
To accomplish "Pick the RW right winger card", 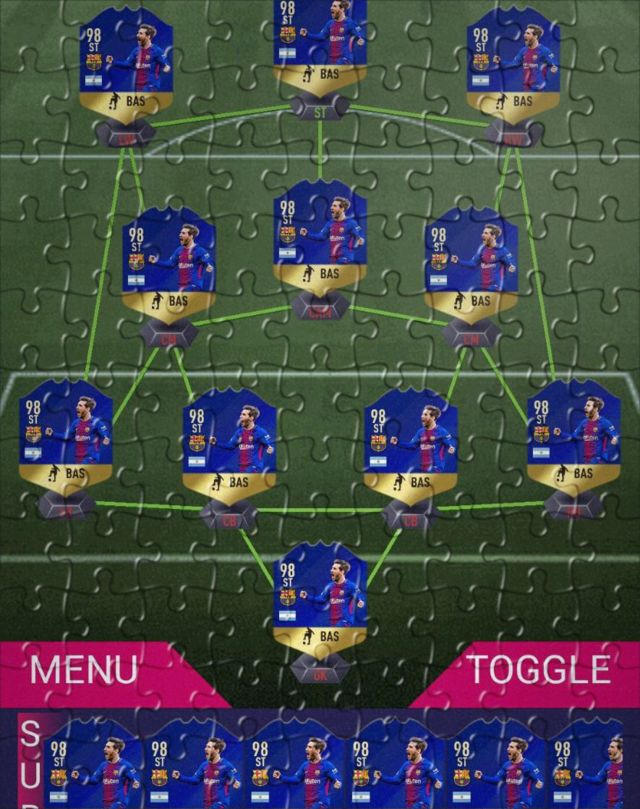I will click(x=513, y=65).
